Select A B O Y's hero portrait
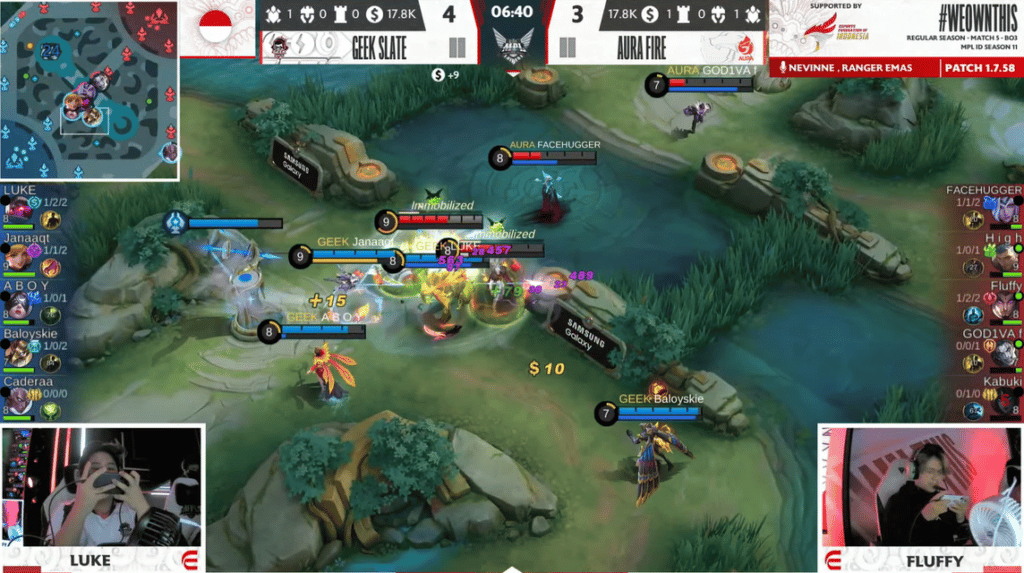 18,305
